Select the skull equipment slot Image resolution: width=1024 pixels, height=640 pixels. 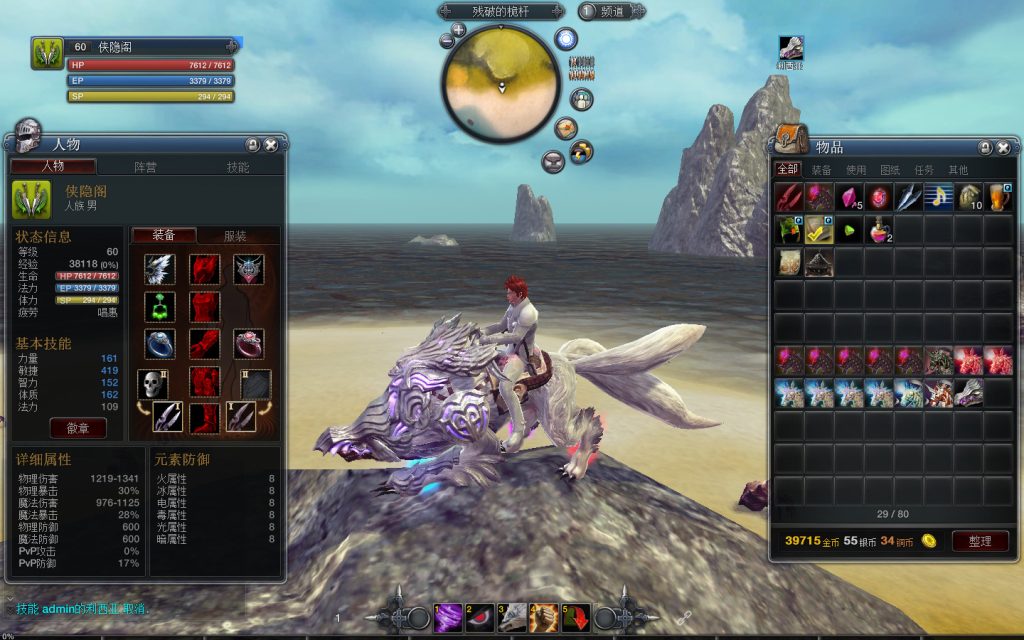(x=151, y=383)
